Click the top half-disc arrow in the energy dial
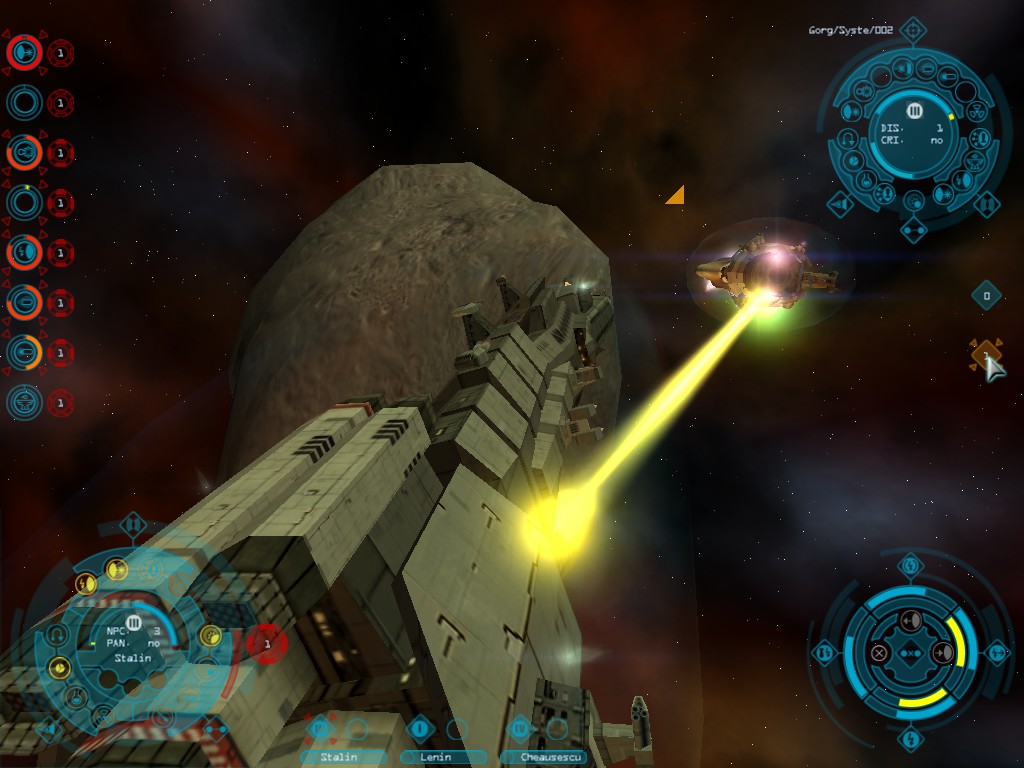The image size is (1024, 768). [x=910, y=622]
